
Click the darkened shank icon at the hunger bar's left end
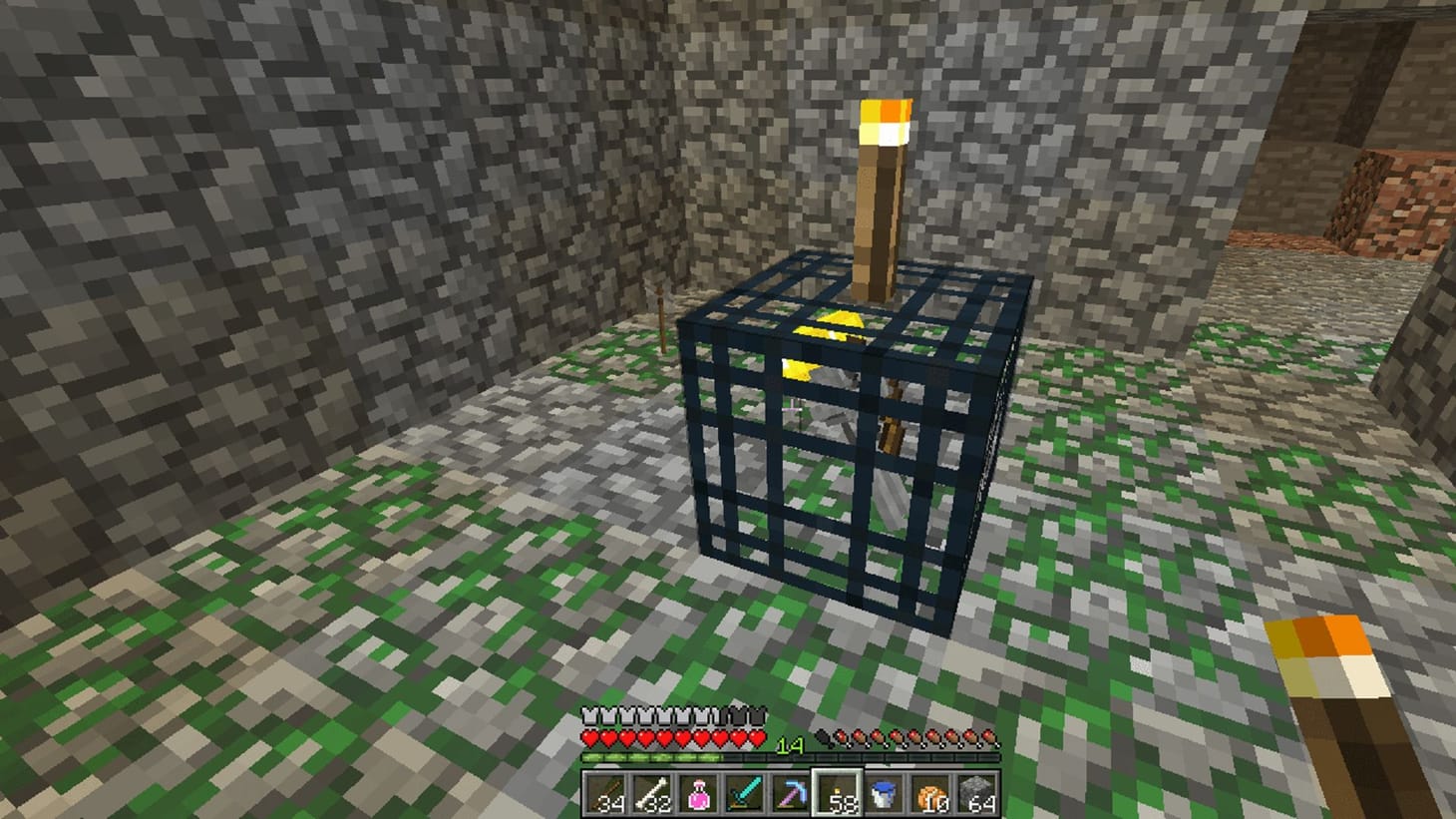click(x=824, y=737)
